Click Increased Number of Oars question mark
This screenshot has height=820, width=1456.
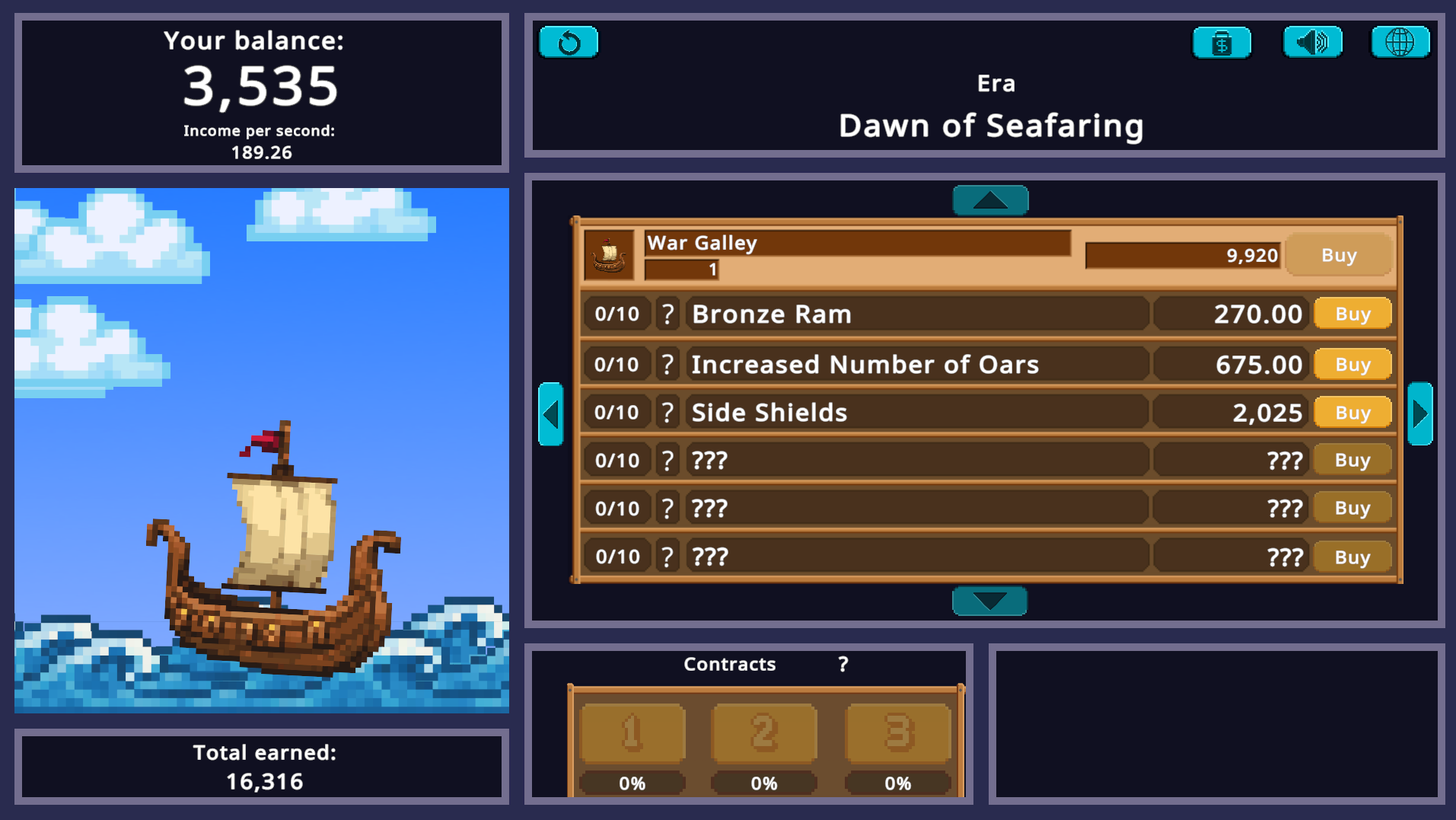coord(667,364)
